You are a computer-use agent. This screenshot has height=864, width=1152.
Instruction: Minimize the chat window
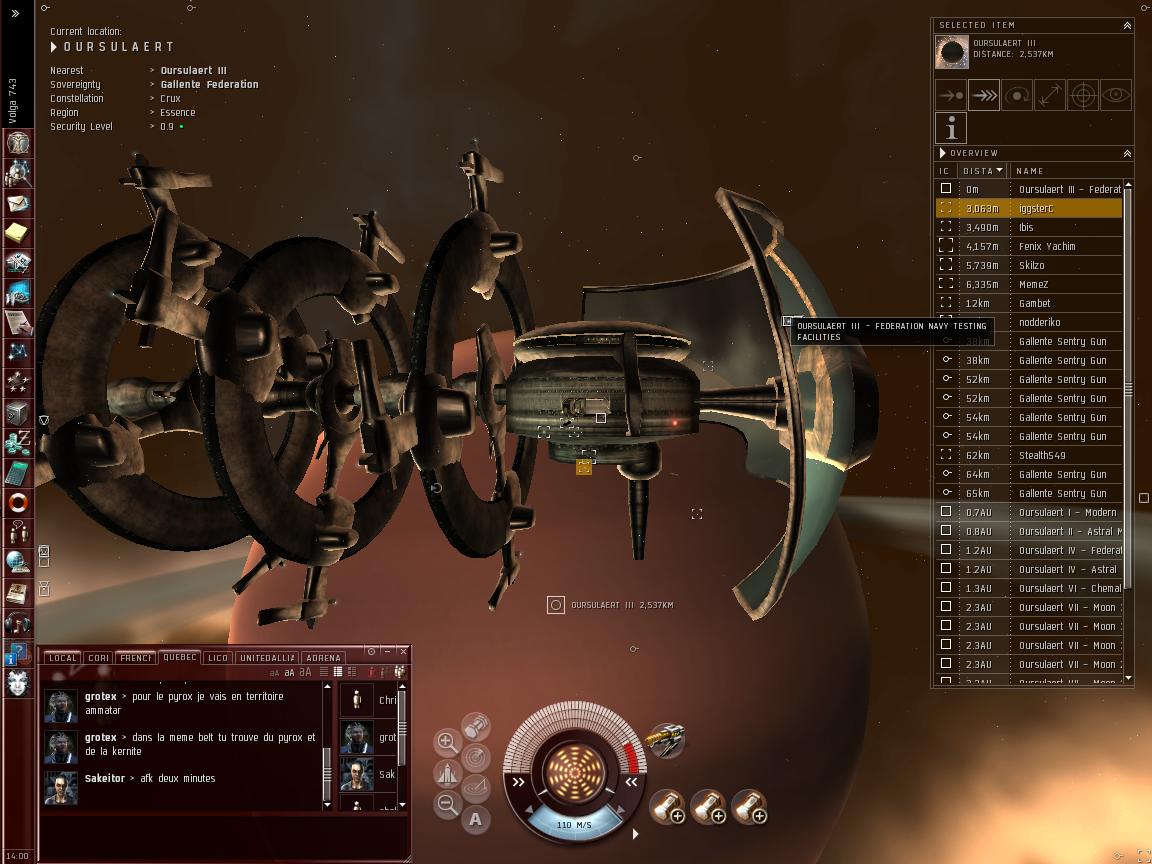[x=387, y=651]
